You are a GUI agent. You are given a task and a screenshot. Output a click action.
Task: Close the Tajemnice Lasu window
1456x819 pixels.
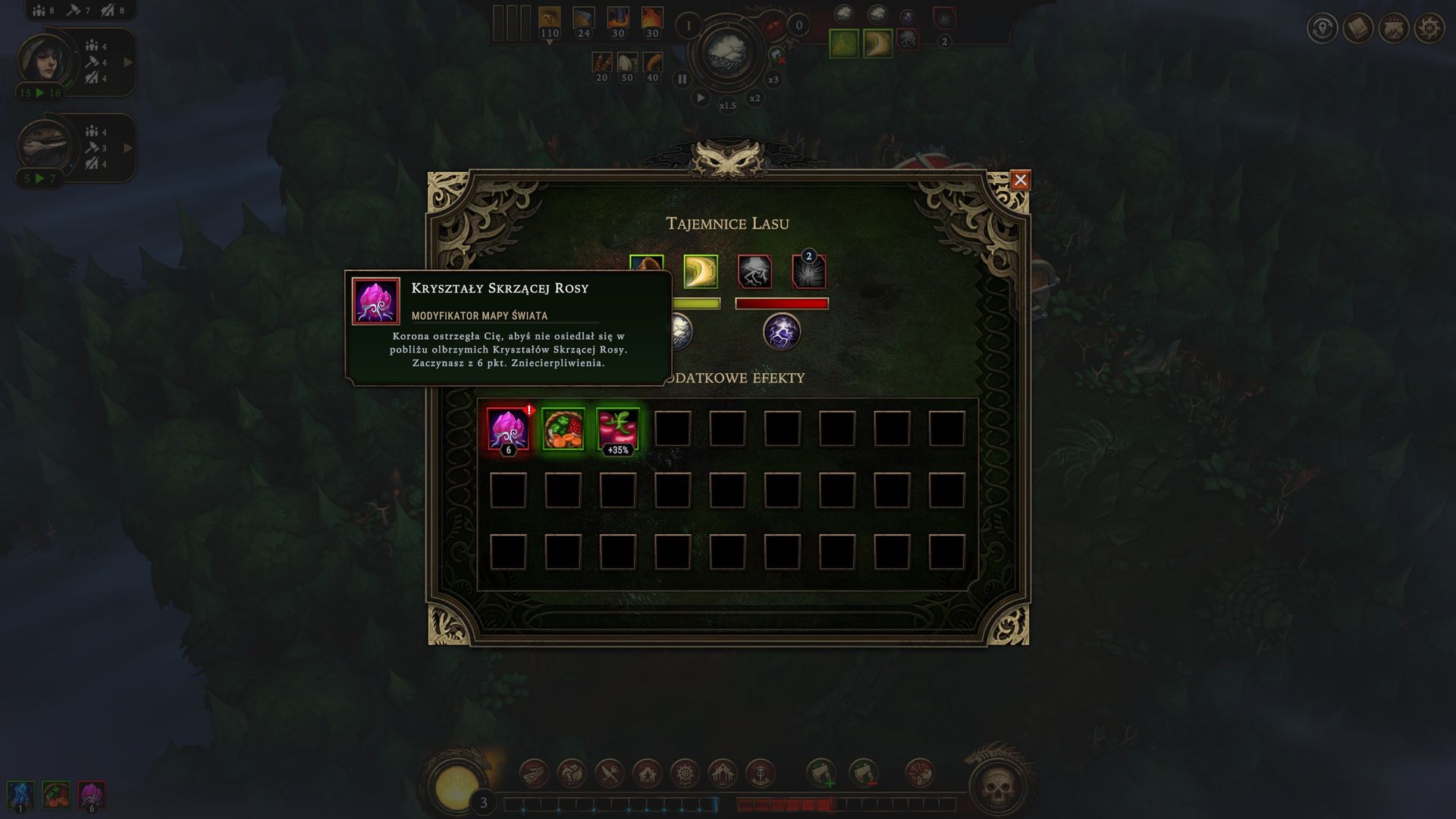(x=1020, y=180)
